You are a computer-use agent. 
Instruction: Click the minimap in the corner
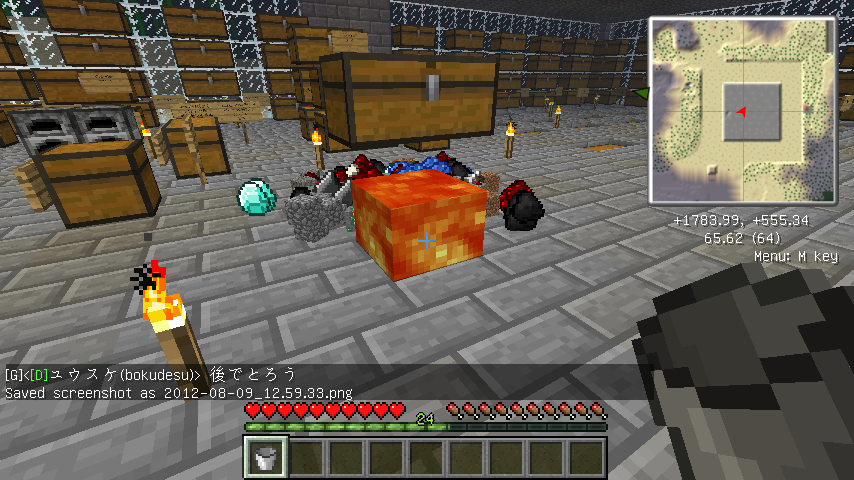pos(742,109)
